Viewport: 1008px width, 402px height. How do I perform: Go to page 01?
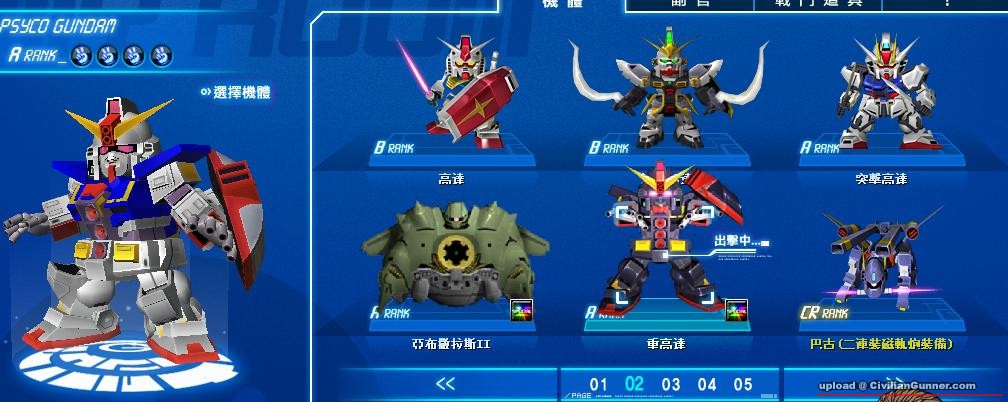(599, 384)
